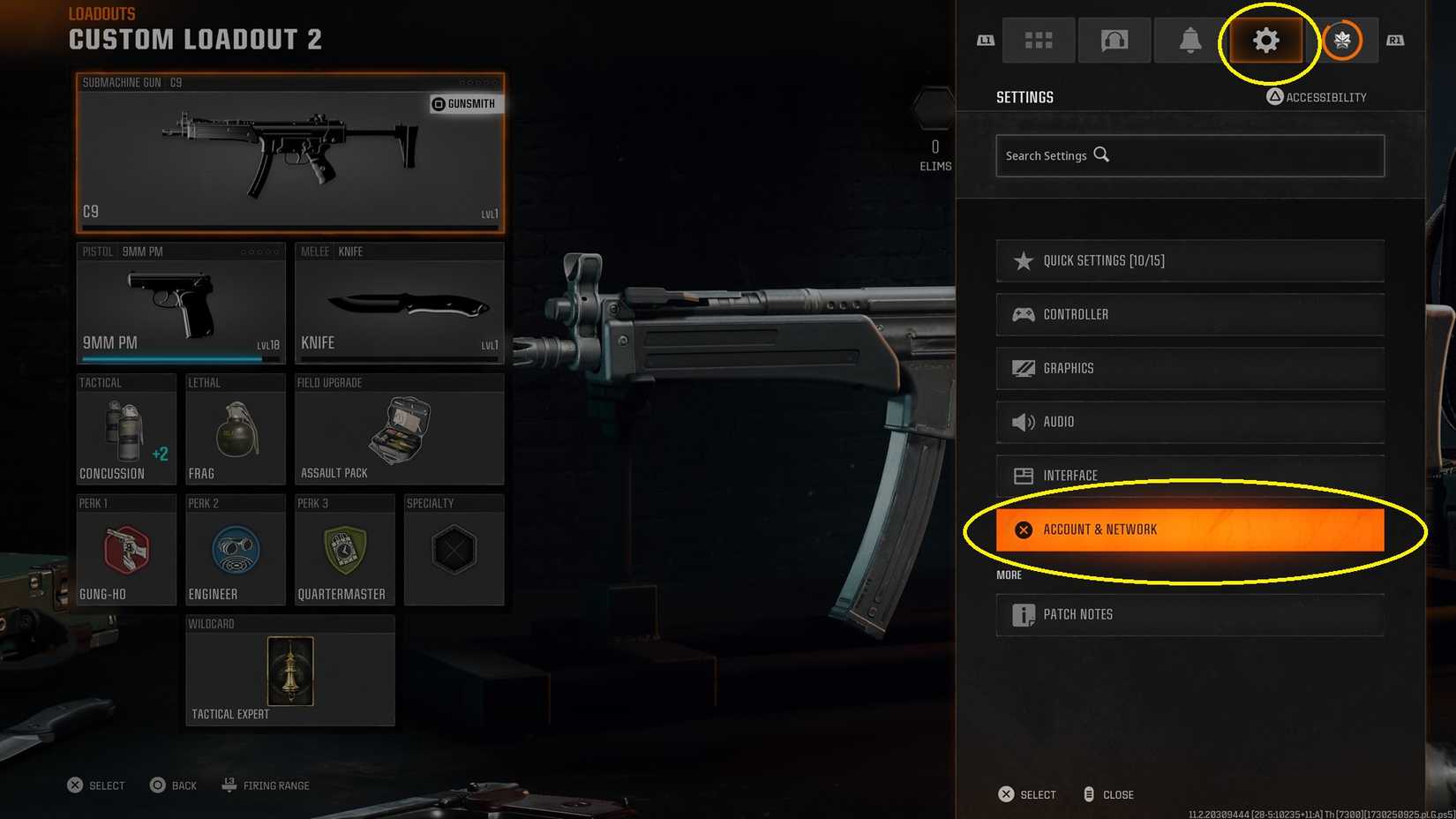Click the grid menu icon
This screenshot has width=1456, height=819.
tap(1039, 40)
